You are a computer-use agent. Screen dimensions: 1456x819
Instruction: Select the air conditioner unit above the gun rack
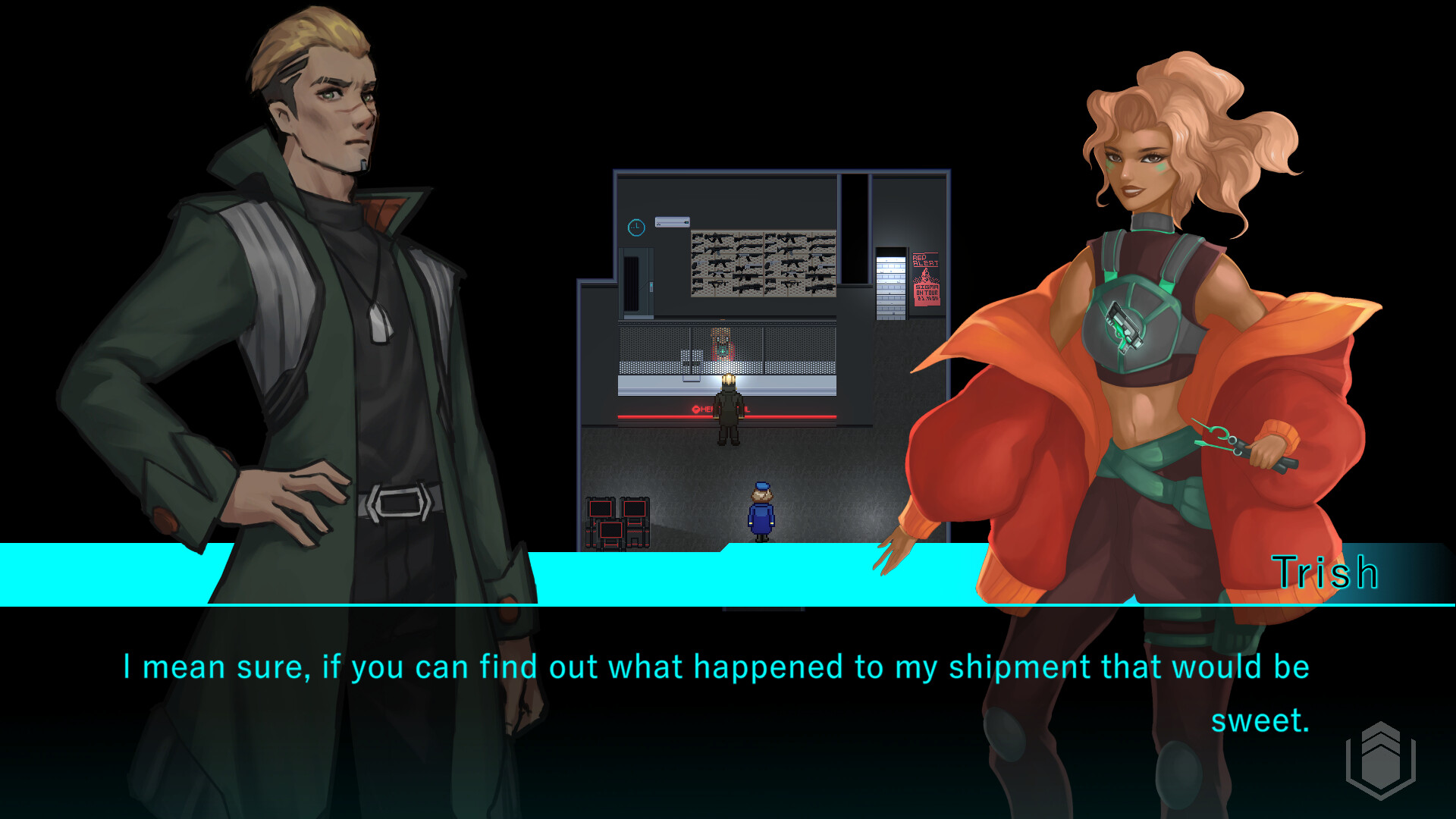click(x=673, y=221)
